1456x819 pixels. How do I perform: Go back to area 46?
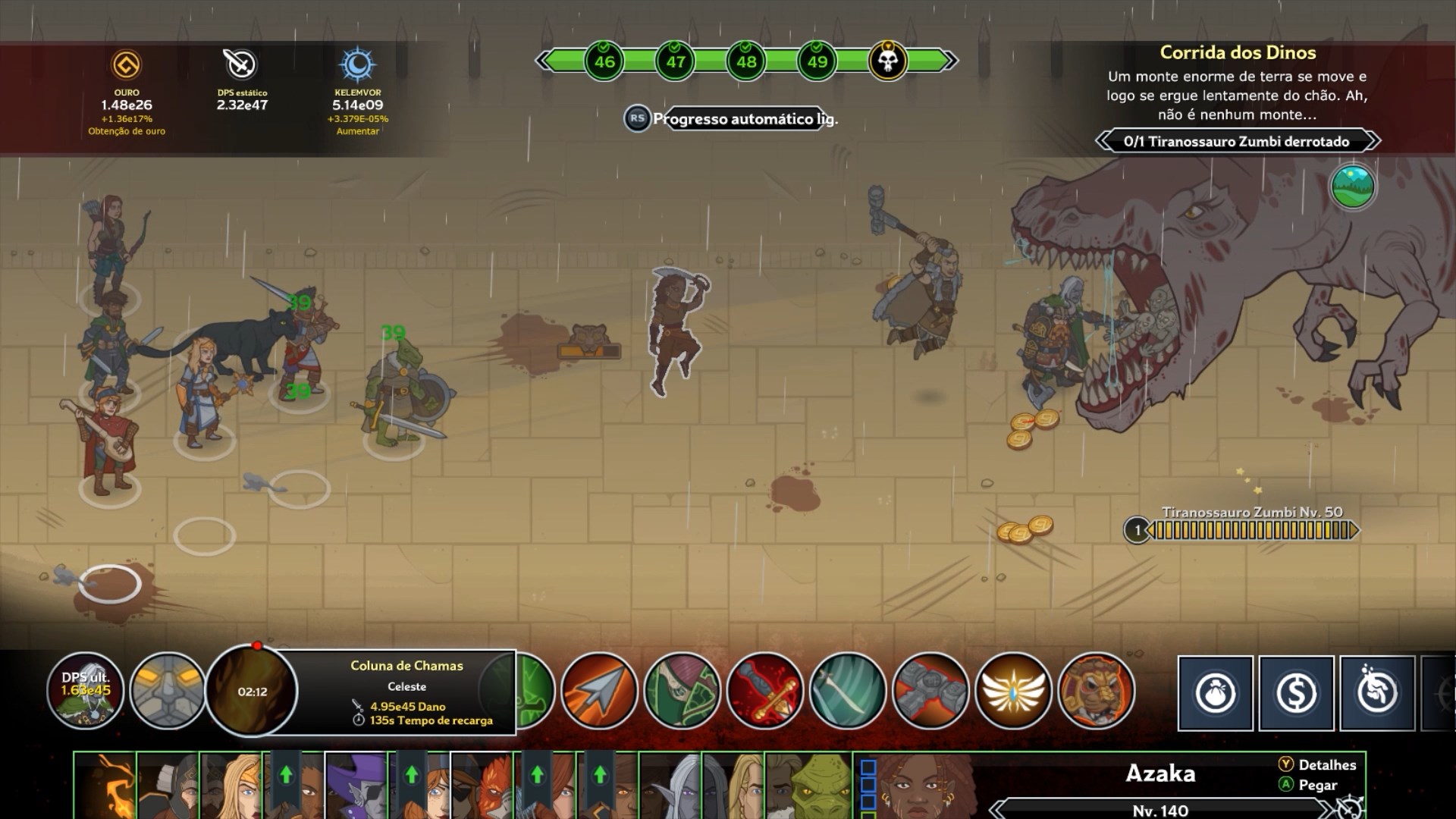tap(604, 61)
